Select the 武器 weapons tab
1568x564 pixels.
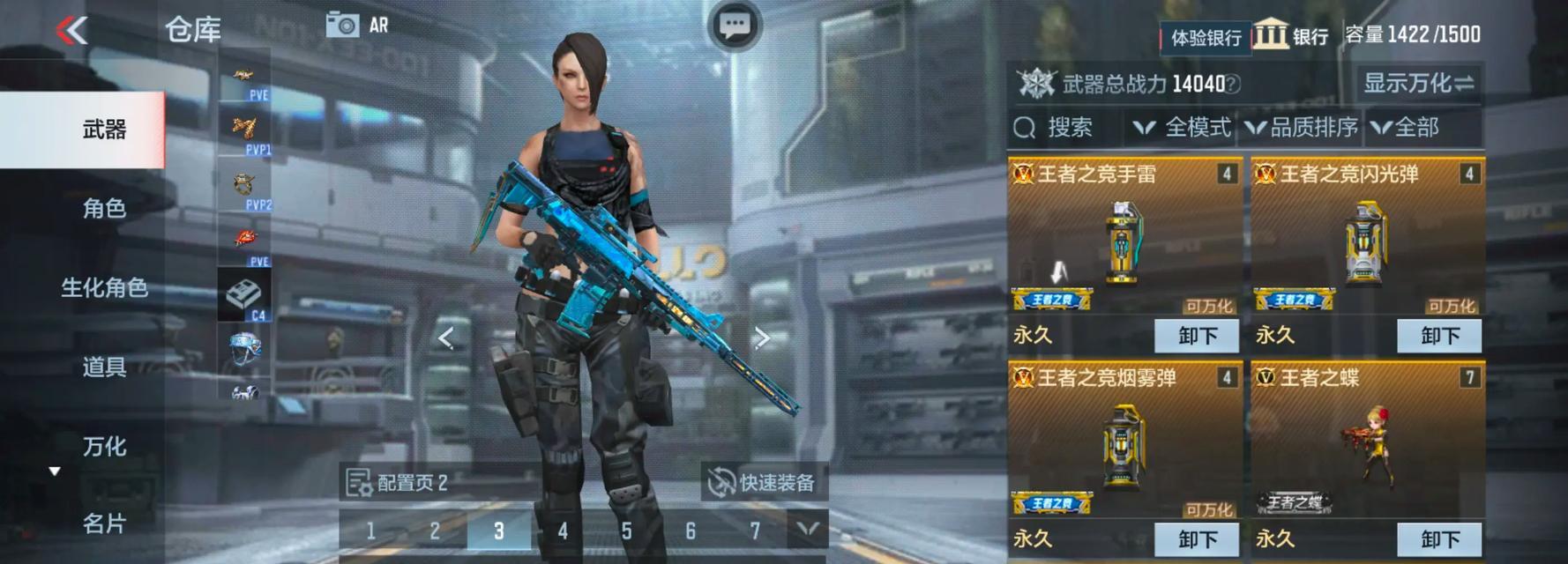[x=104, y=130]
